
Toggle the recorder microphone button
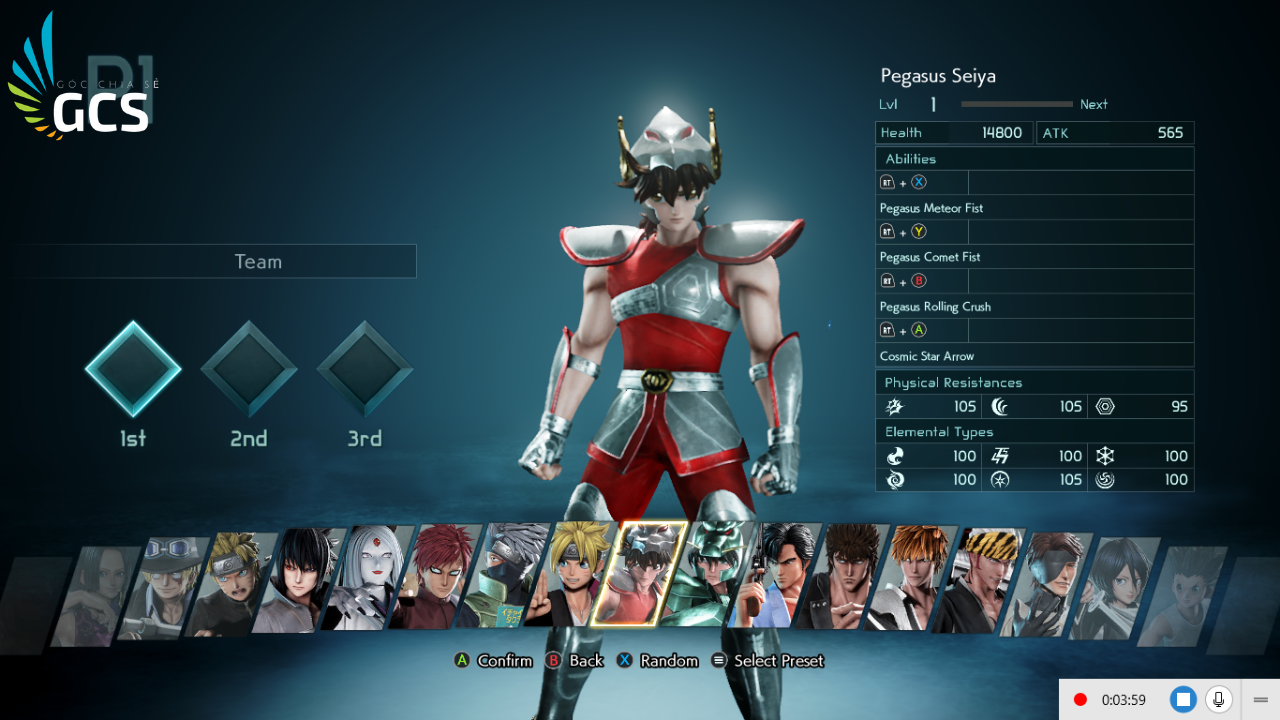(x=1218, y=700)
